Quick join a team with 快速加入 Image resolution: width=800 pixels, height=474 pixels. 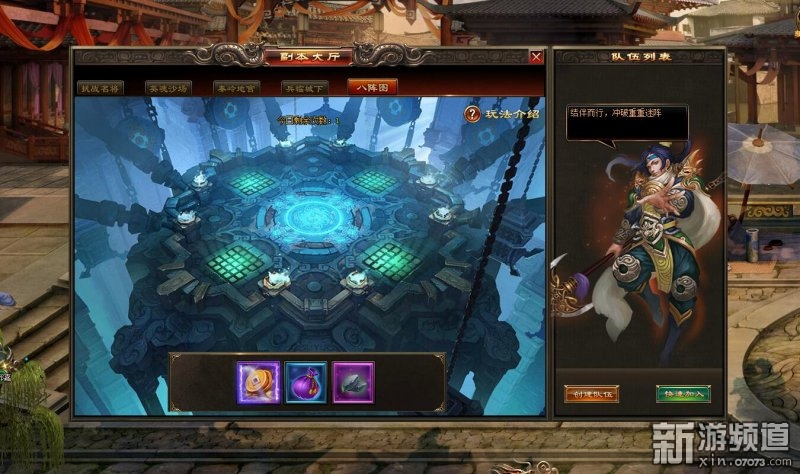coord(683,393)
